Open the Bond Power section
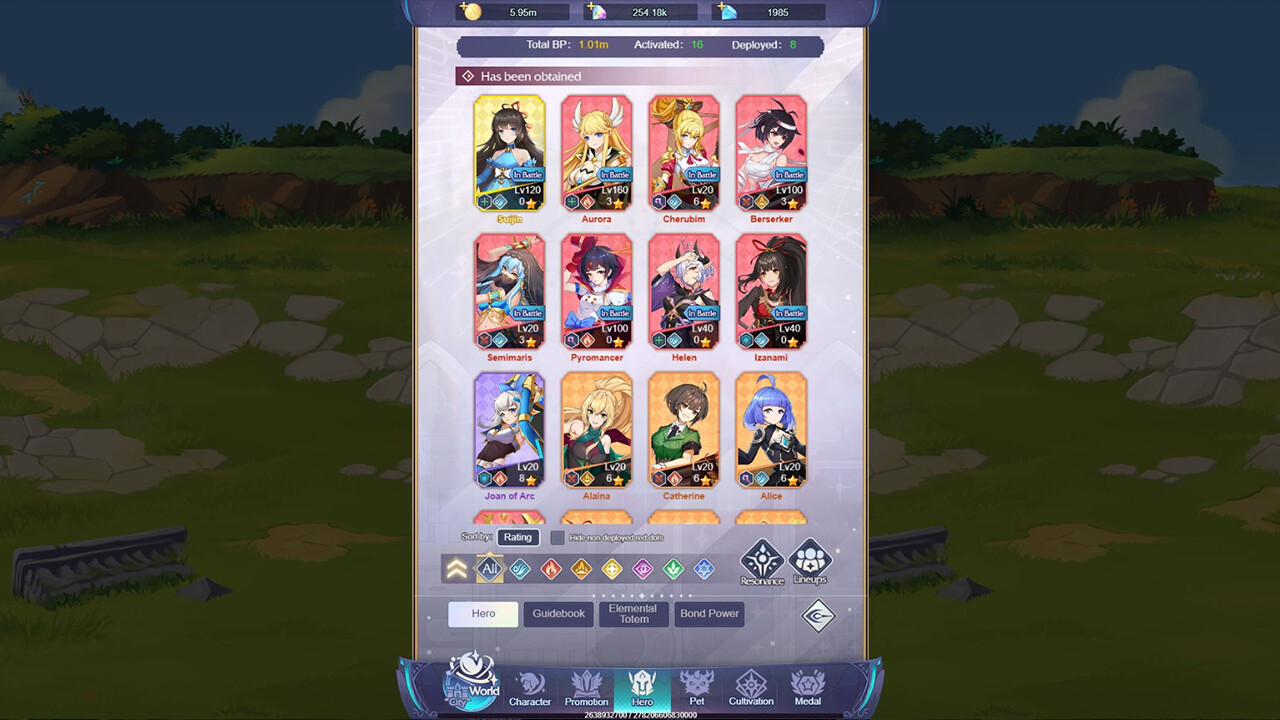 coord(709,614)
